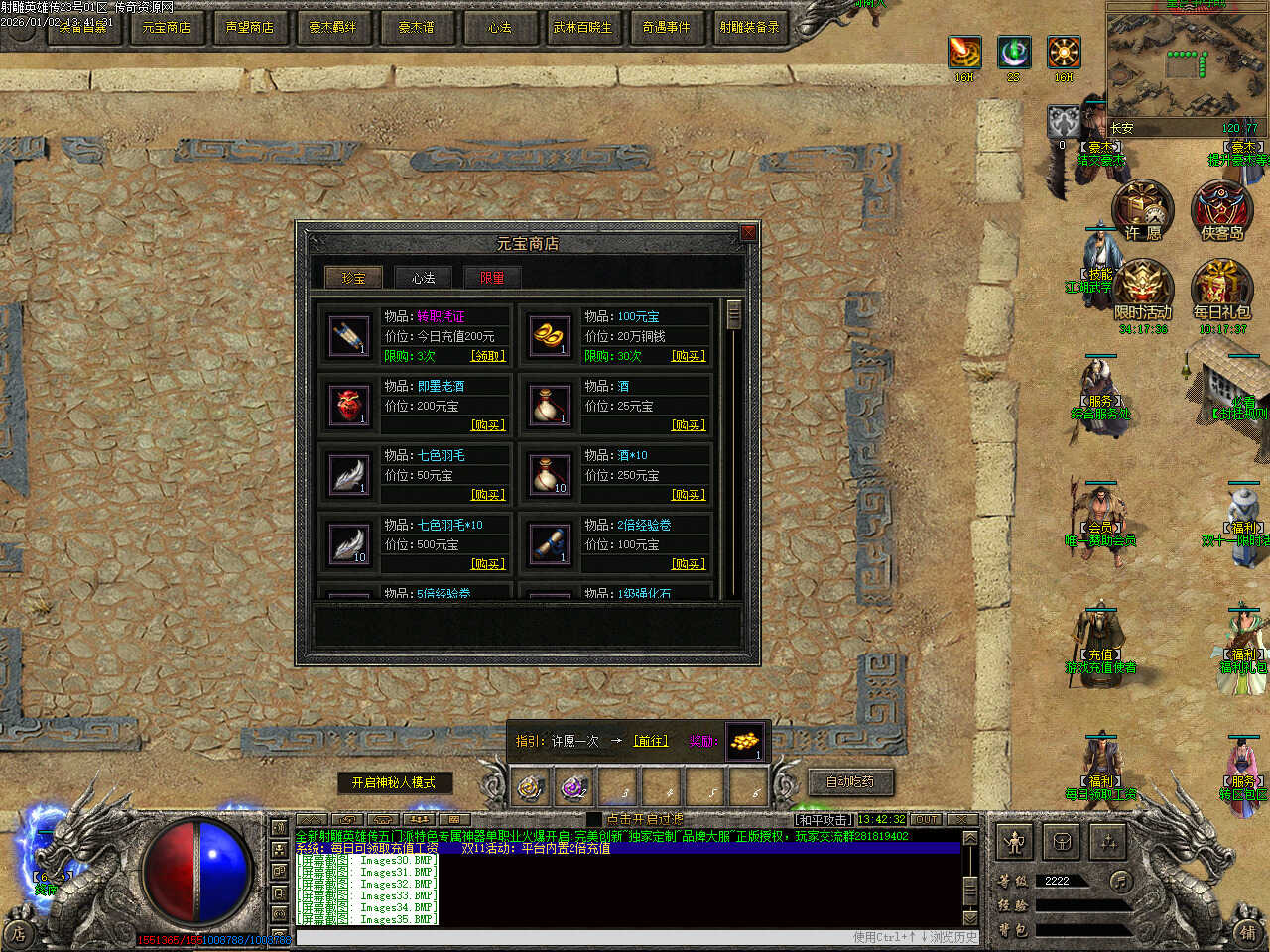Open 声望商店 from the top menu
Image resolution: width=1270 pixels, height=952 pixels.
click(x=249, y=27)
